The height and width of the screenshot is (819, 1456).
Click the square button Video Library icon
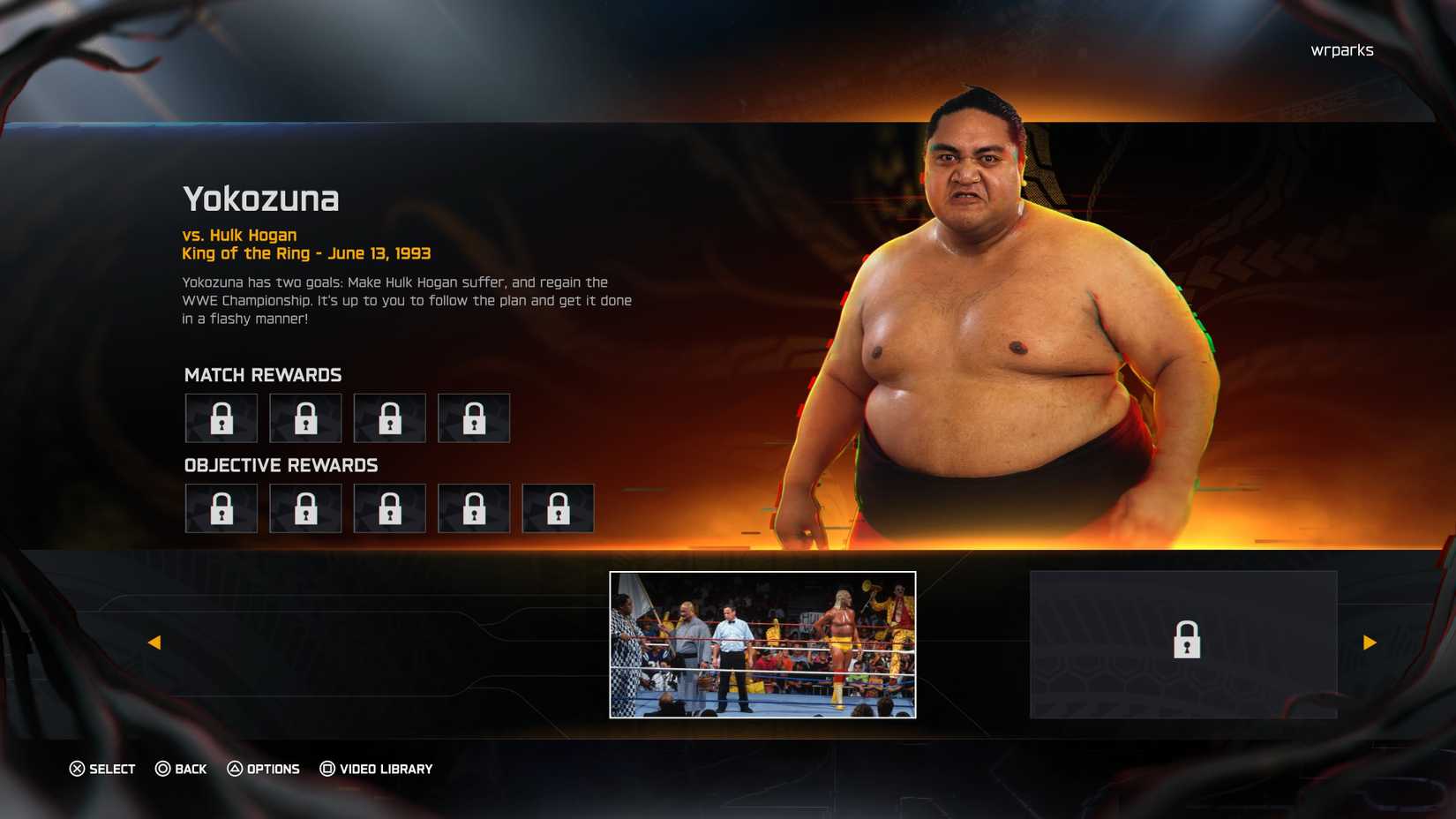pos(327,769)
